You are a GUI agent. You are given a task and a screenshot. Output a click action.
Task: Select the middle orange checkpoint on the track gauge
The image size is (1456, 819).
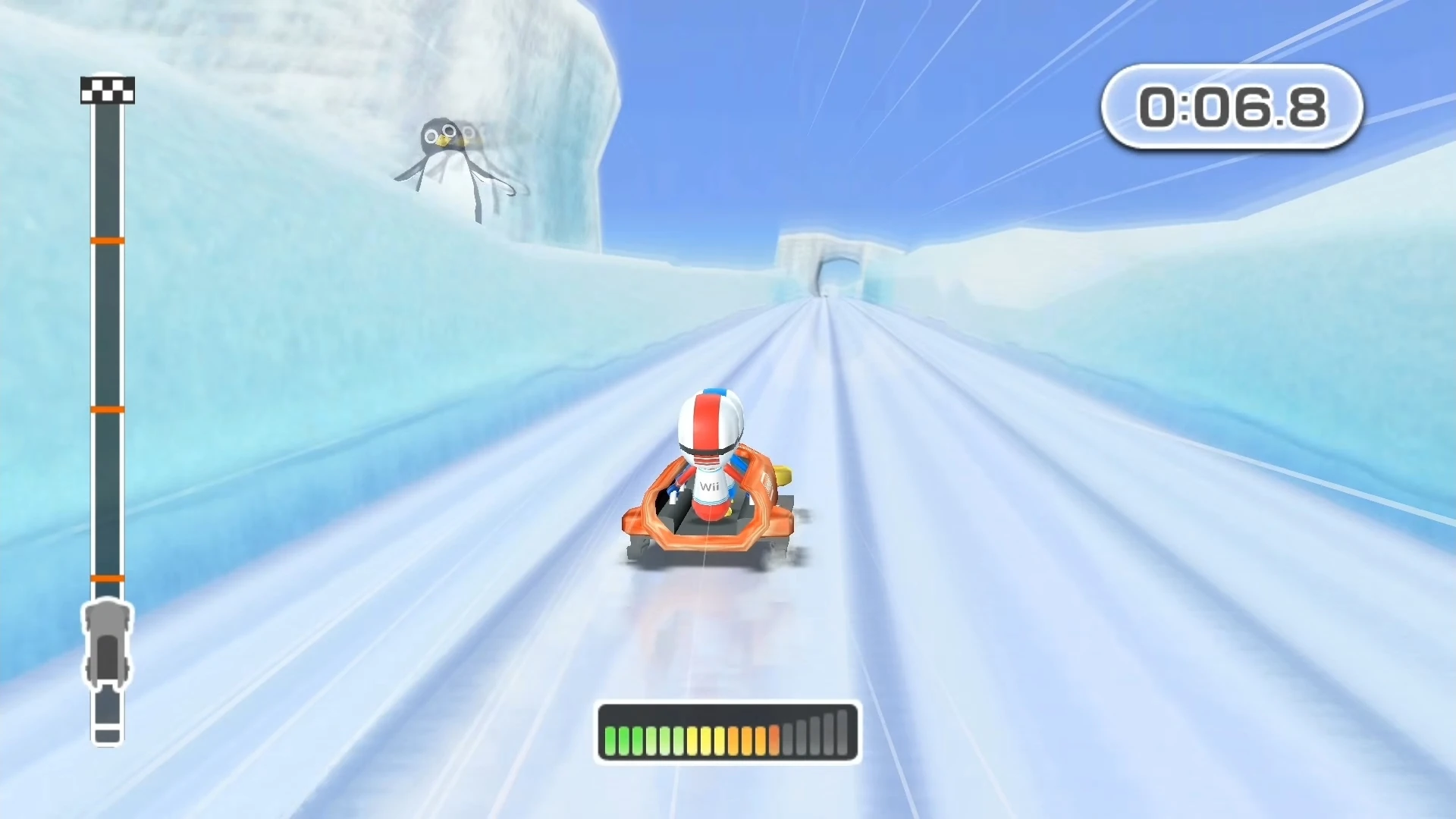[107, 409]
